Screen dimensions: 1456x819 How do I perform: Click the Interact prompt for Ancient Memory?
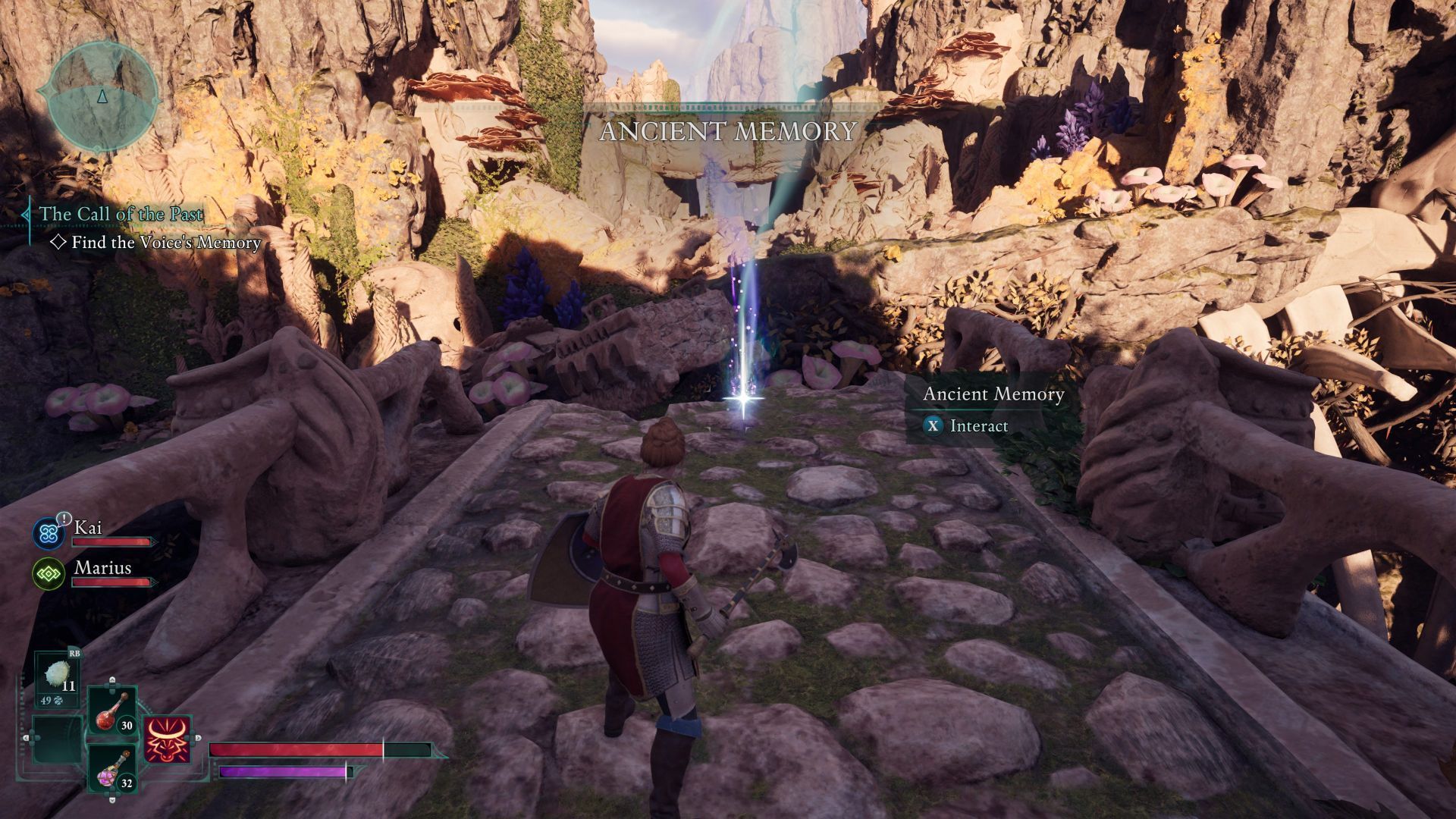click(x=965, y=426)
